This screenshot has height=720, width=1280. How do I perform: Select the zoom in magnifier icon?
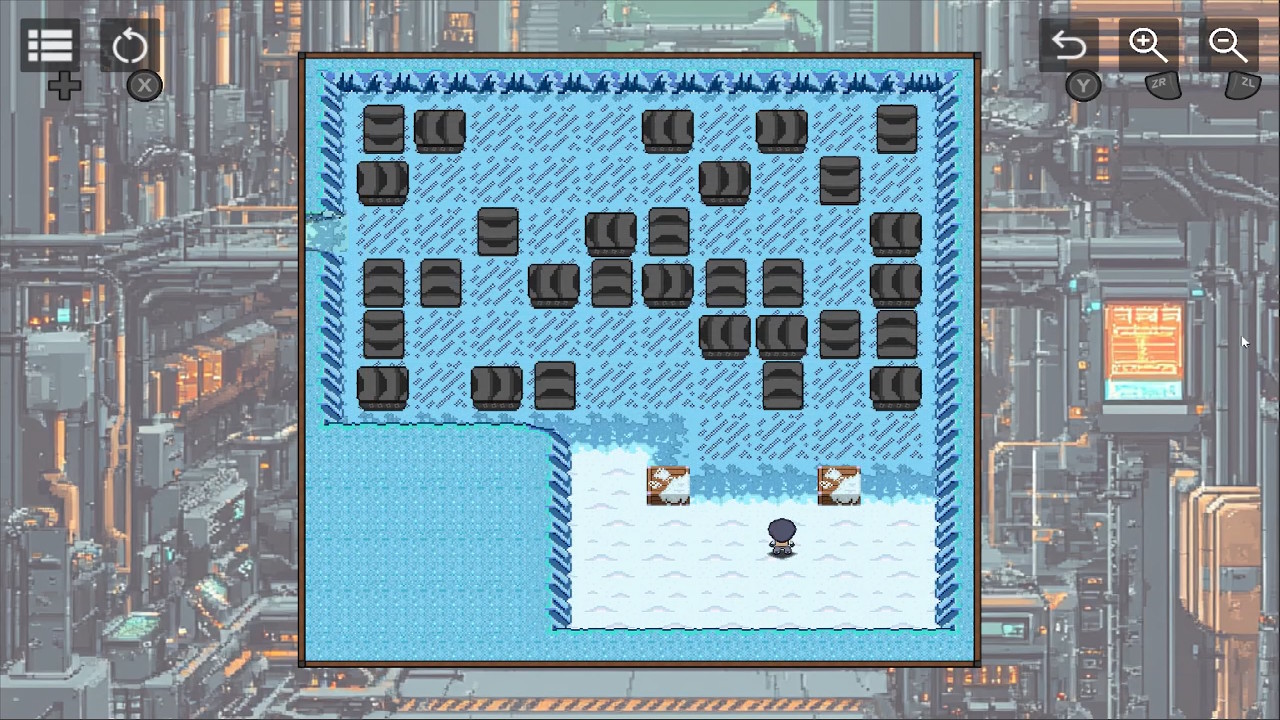1148,45
